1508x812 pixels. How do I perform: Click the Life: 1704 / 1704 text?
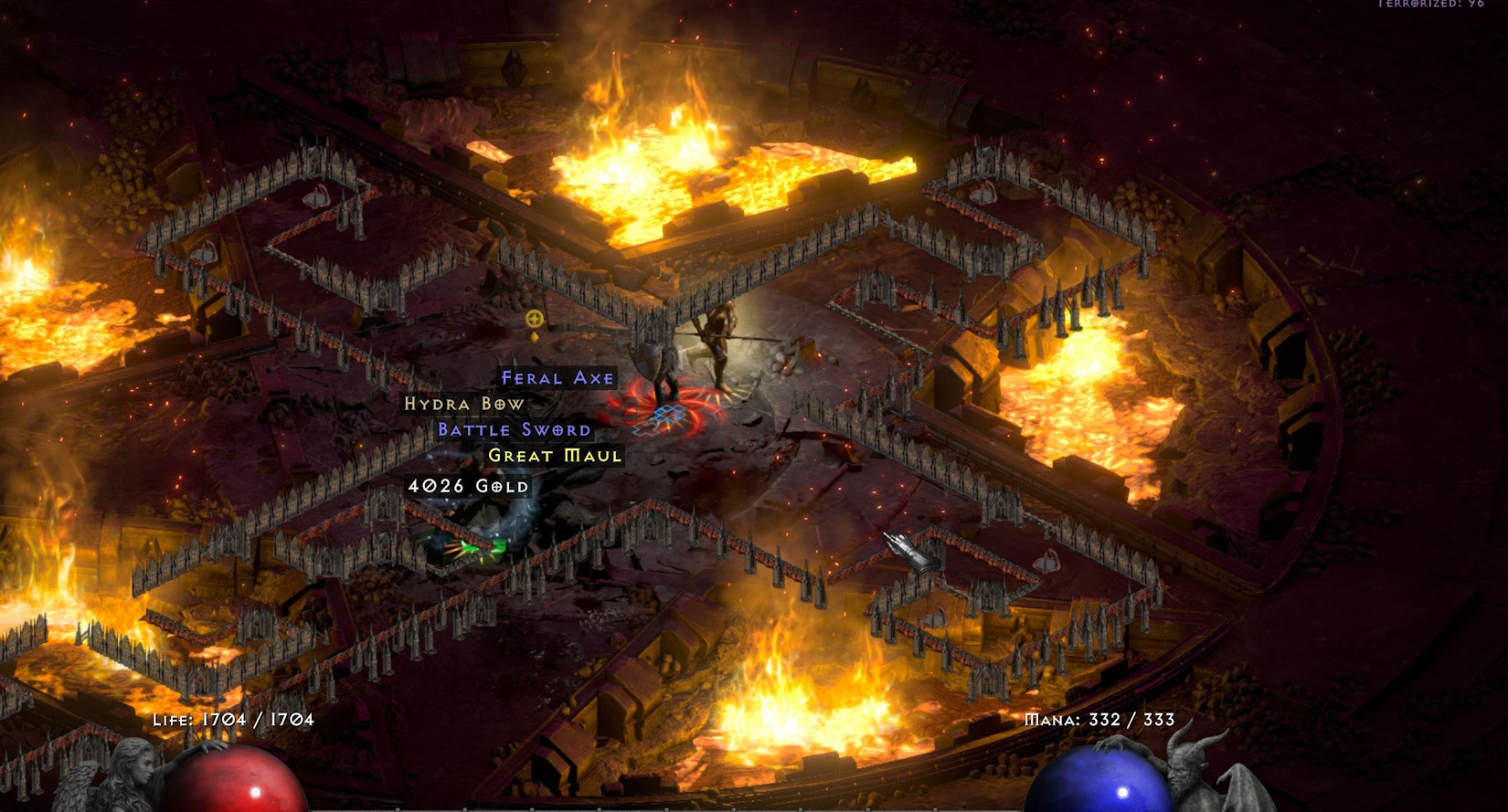[x=233, y=721]
